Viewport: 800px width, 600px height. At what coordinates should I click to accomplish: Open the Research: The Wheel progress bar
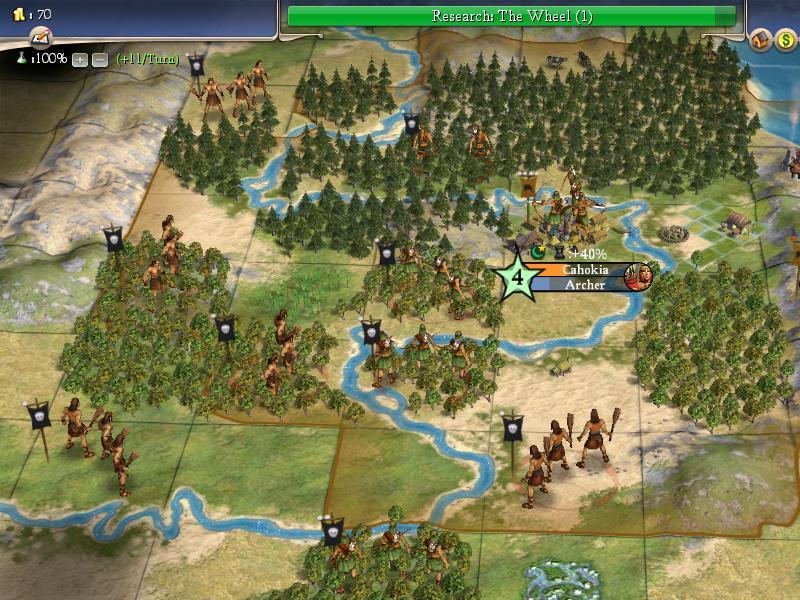511,16
